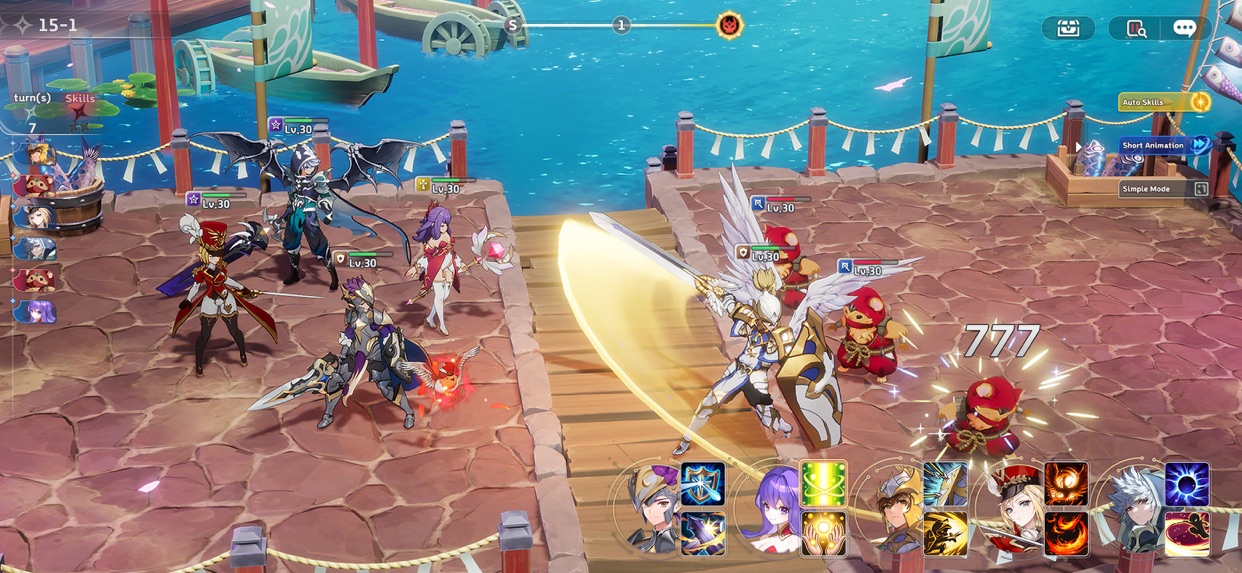Open the treasure chest rewards icon
This screenshot has width=1242, height=573.
tap(1067, 28)
